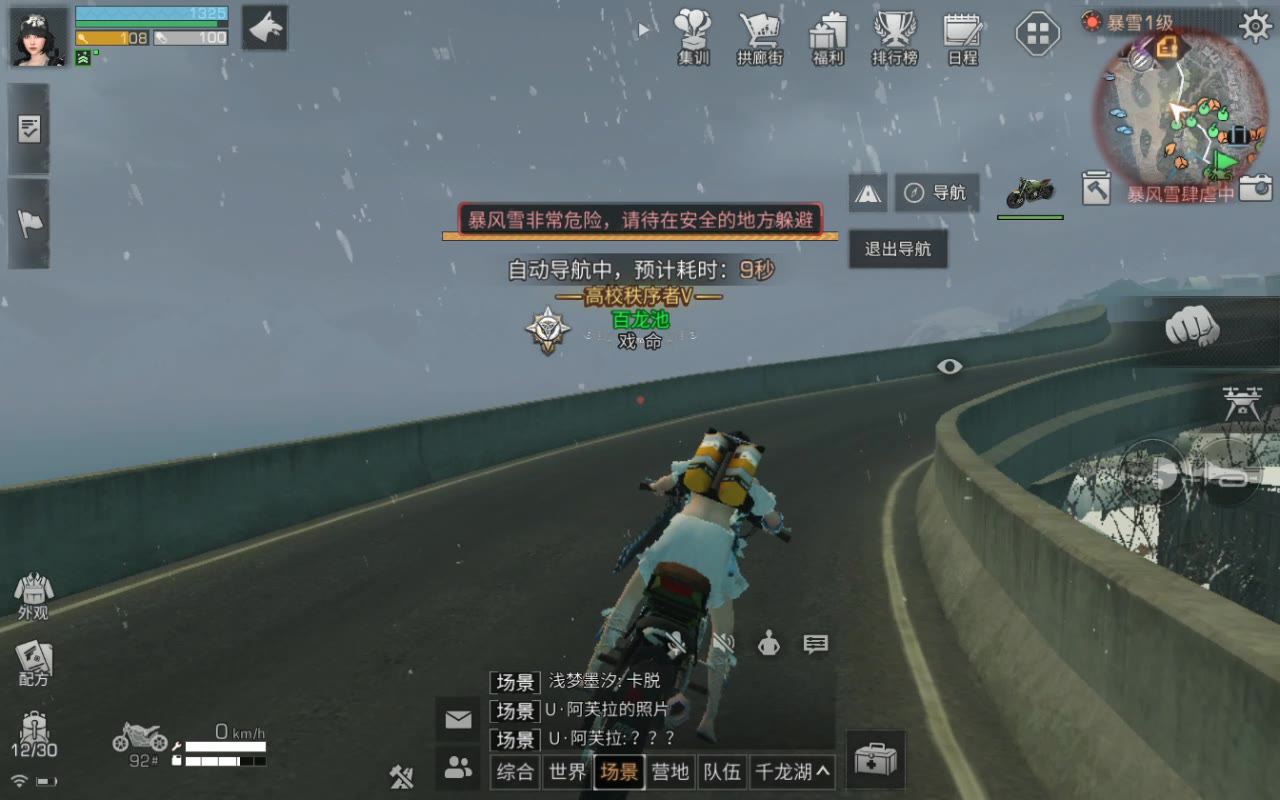
Task: Open the mail envelope in chat area
Action: [x=458, y=718]
